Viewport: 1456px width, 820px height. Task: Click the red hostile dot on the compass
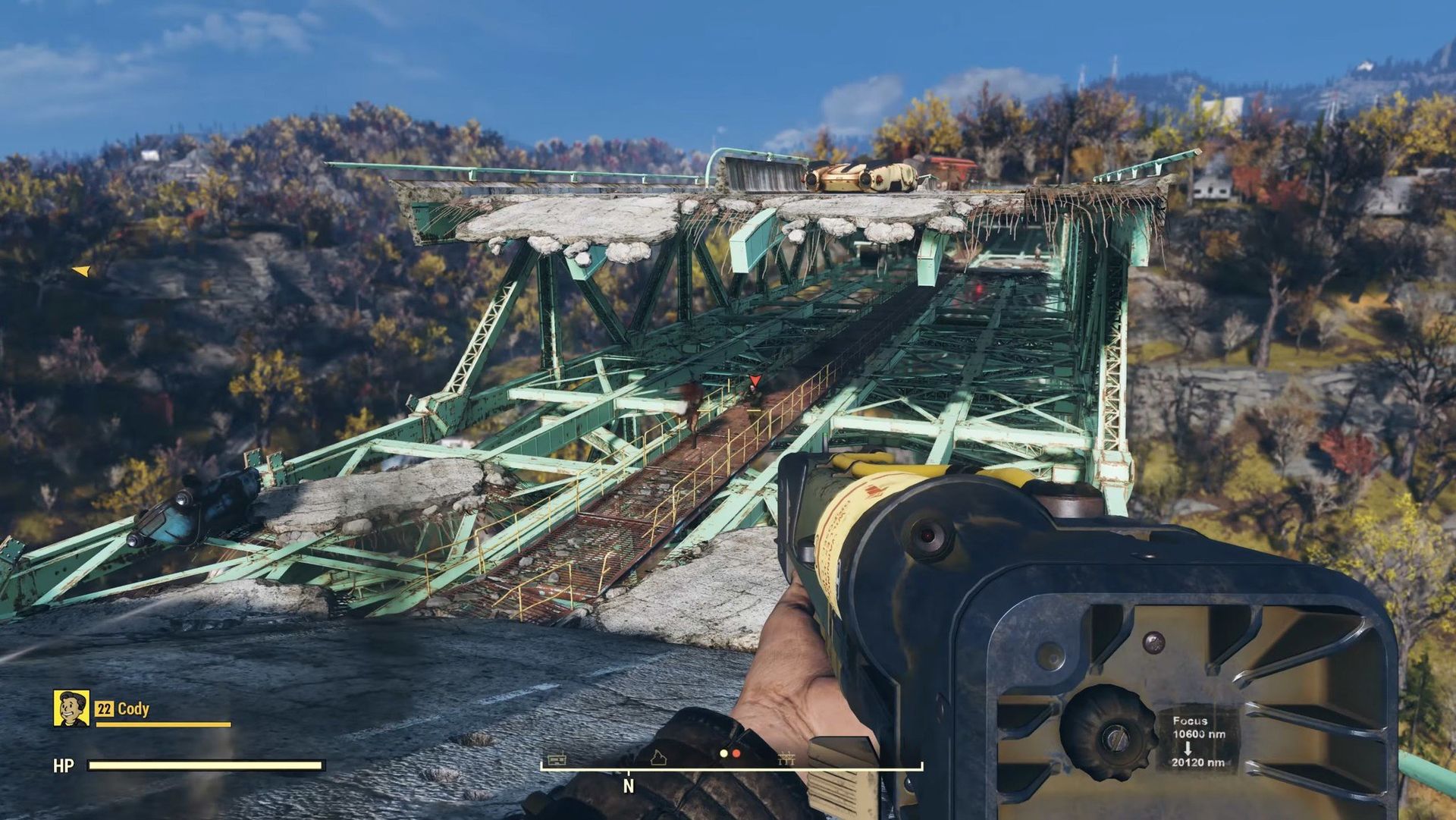point(736,753)
